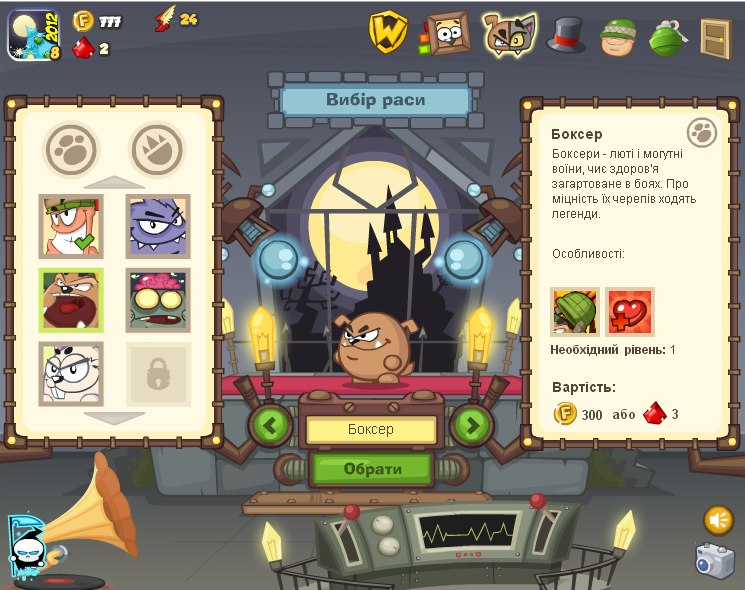Switch to the paw print tab
The image size is (745, 590).
(71, 150)
